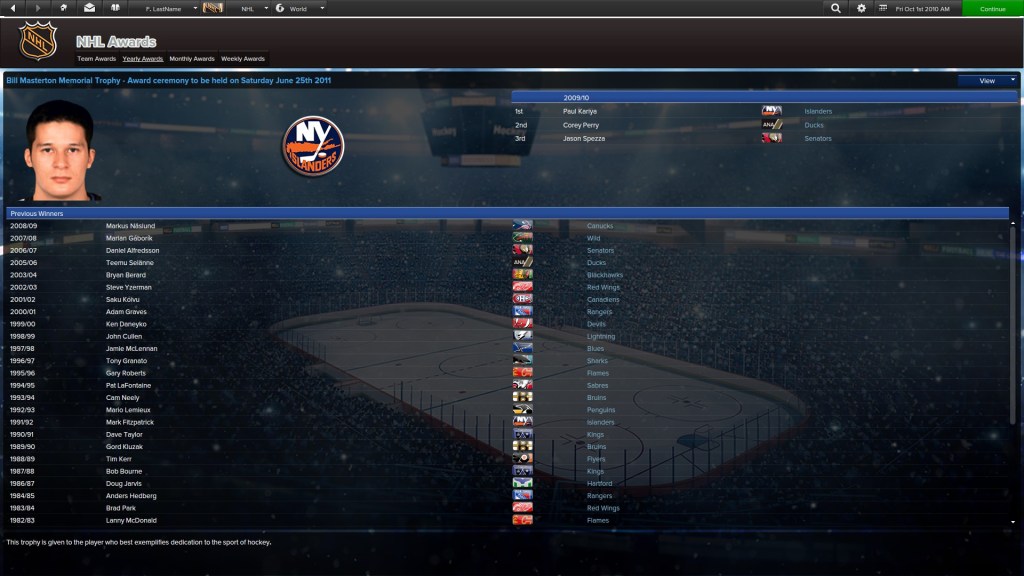
Task: Open the NHL league dropdown
Action: [253, 8]
